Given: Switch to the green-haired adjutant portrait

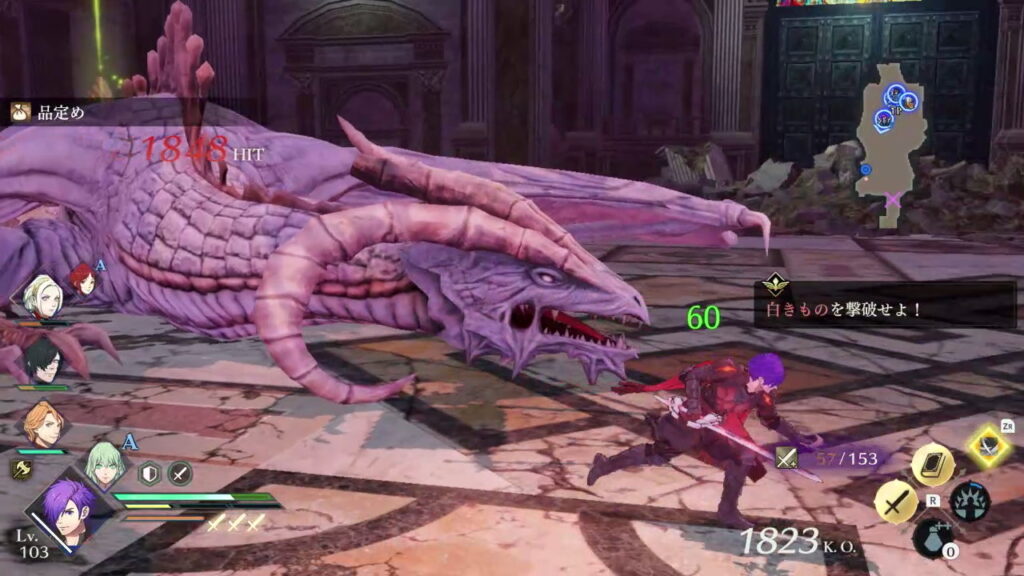Looking at the screenshot, I should pos(105,461).
